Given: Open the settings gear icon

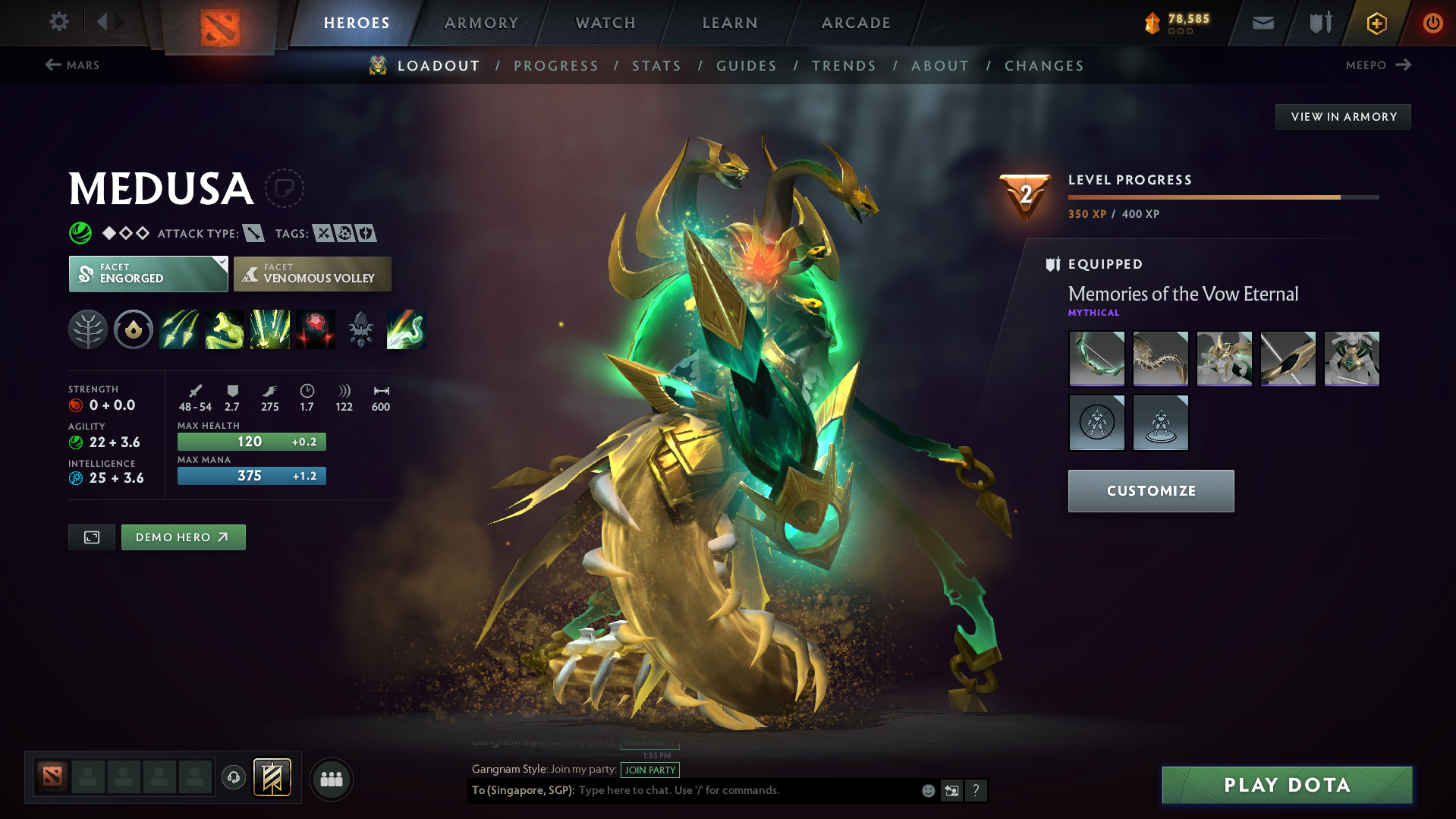Looking at the screenshot, I should [x=58, y=22].
